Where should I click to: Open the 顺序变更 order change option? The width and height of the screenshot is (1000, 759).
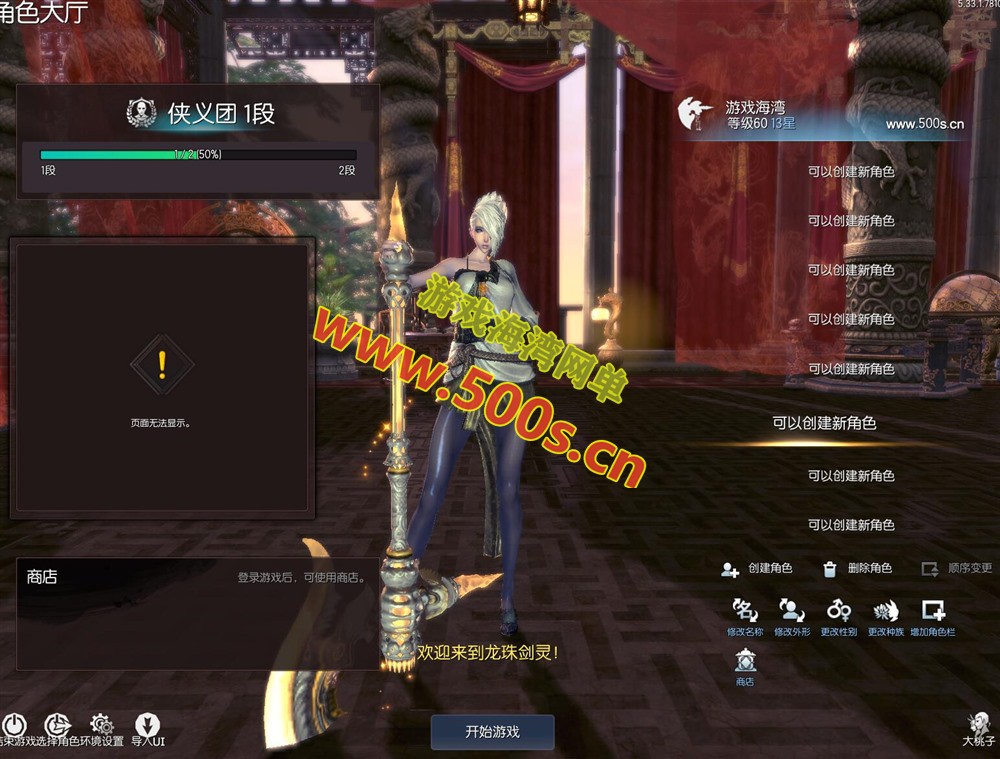pos(956,568)
